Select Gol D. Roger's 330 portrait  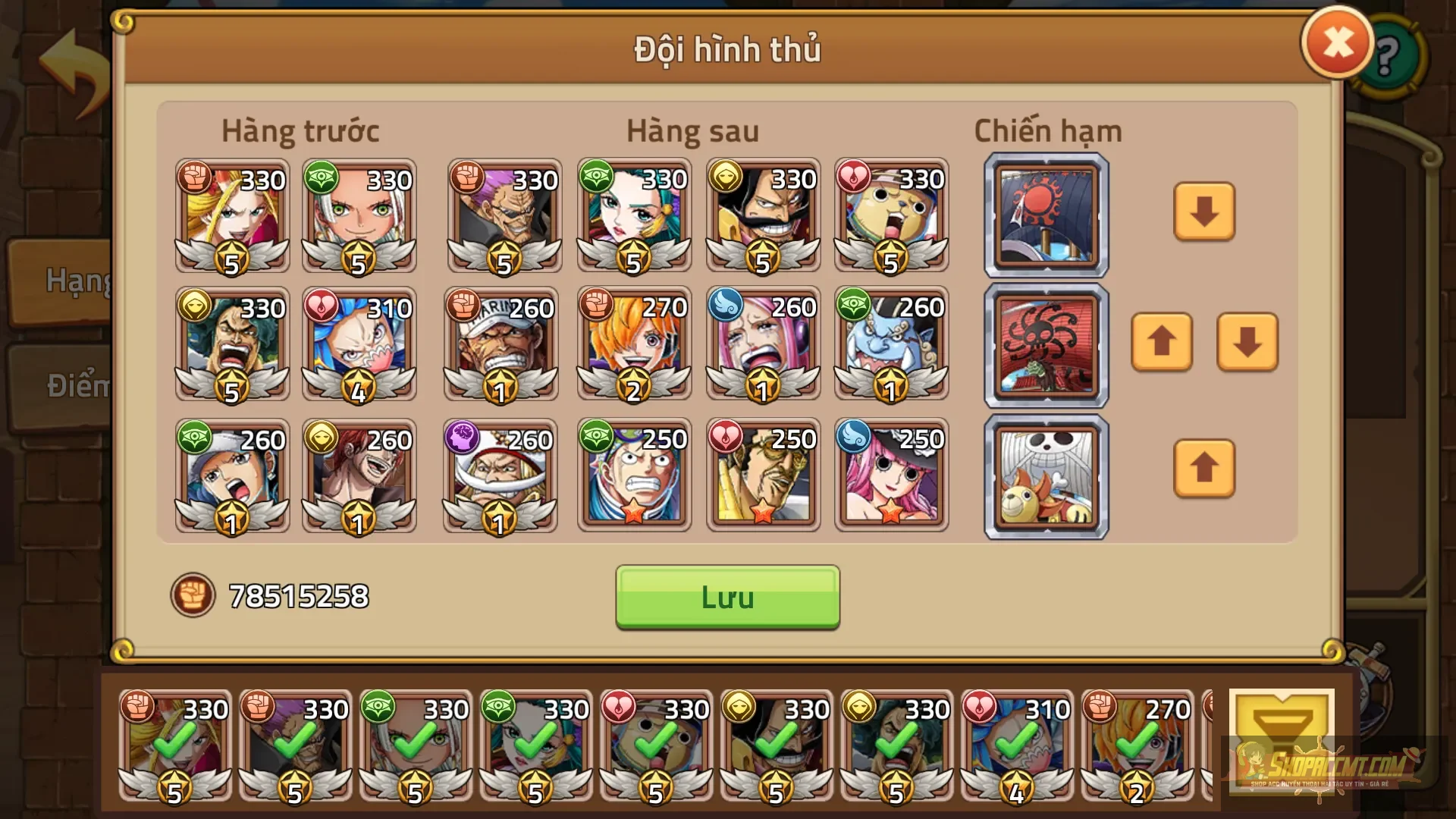pyautogui.click(x=763, y=215)
